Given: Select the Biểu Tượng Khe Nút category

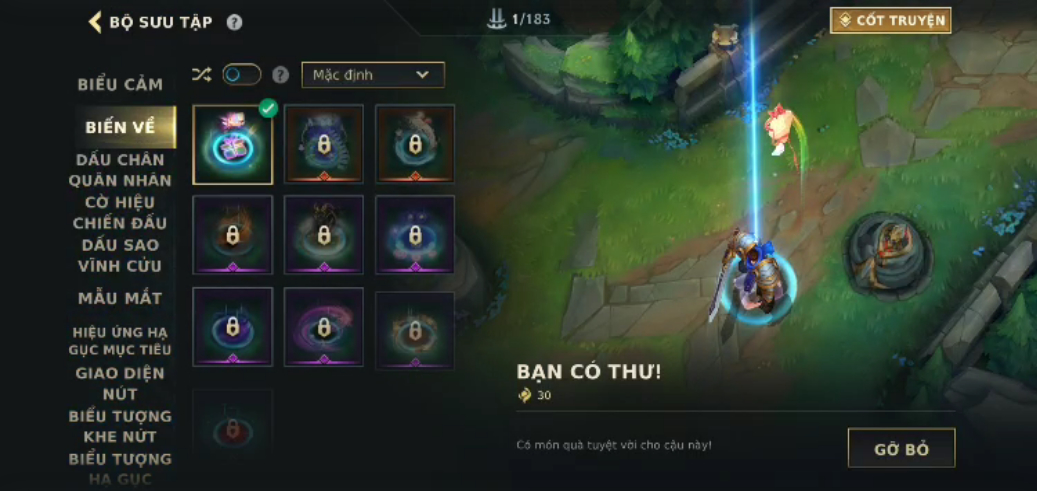Looking at the screenshot, I should tap(120, 426).
